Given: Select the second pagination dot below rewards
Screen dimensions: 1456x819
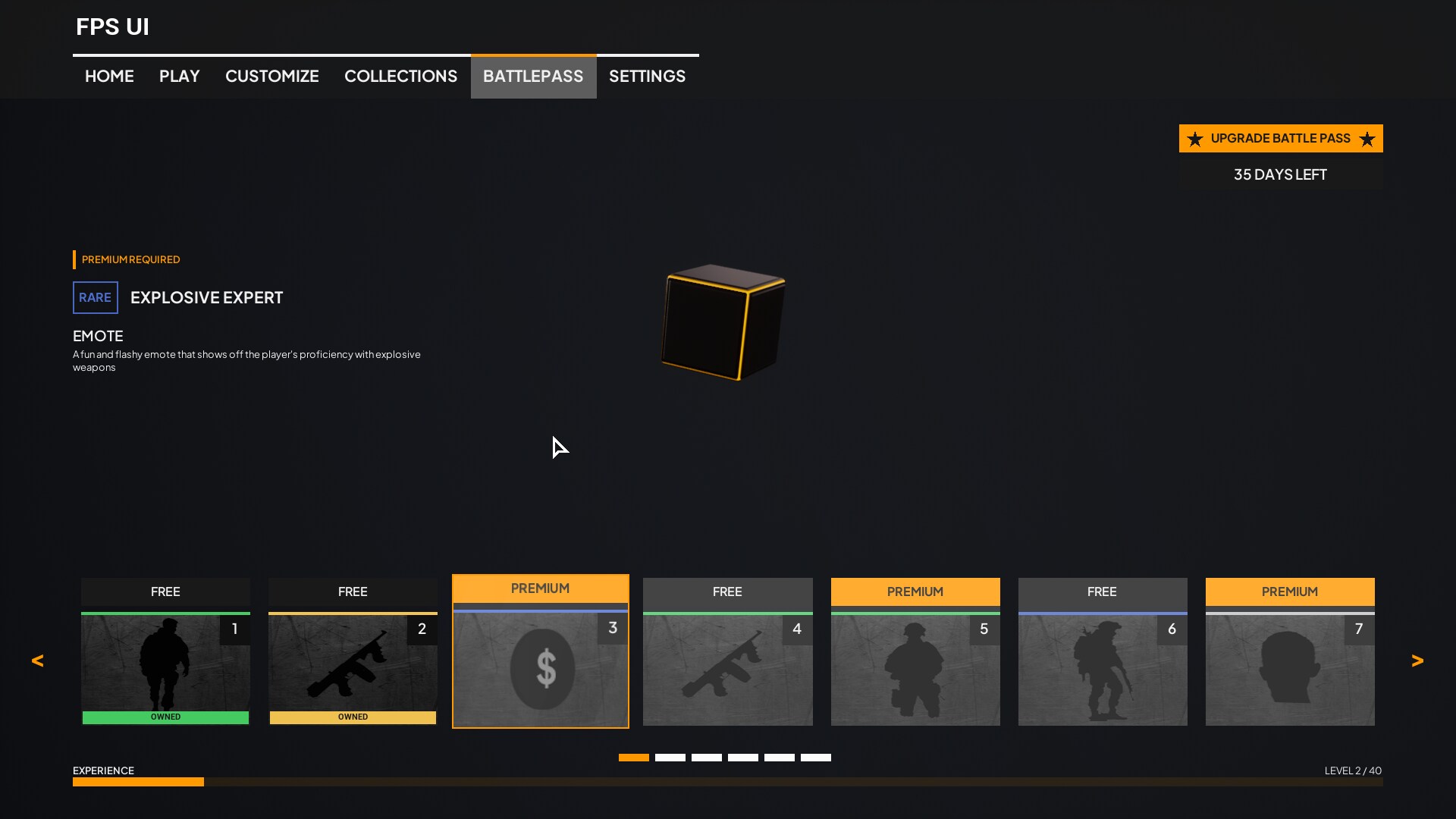Looking at the screenshot, I should (x=670, y=757).
